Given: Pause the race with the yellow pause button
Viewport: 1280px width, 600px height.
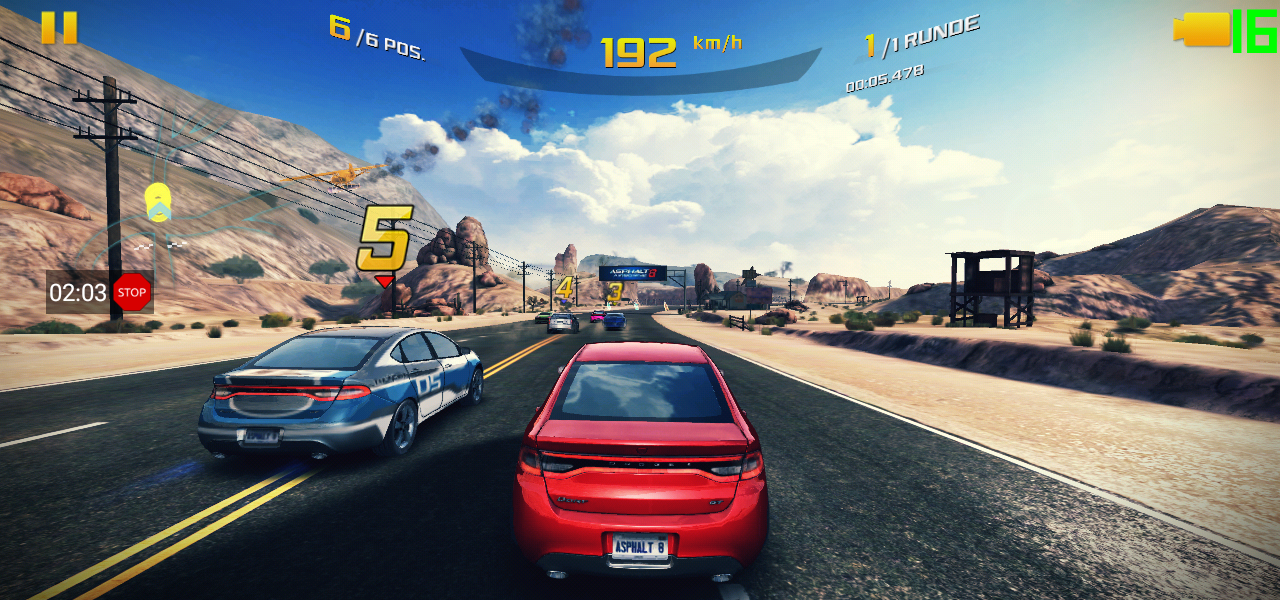Looking at the screenshot, I should pyautogui.click(x=59, y=28).
